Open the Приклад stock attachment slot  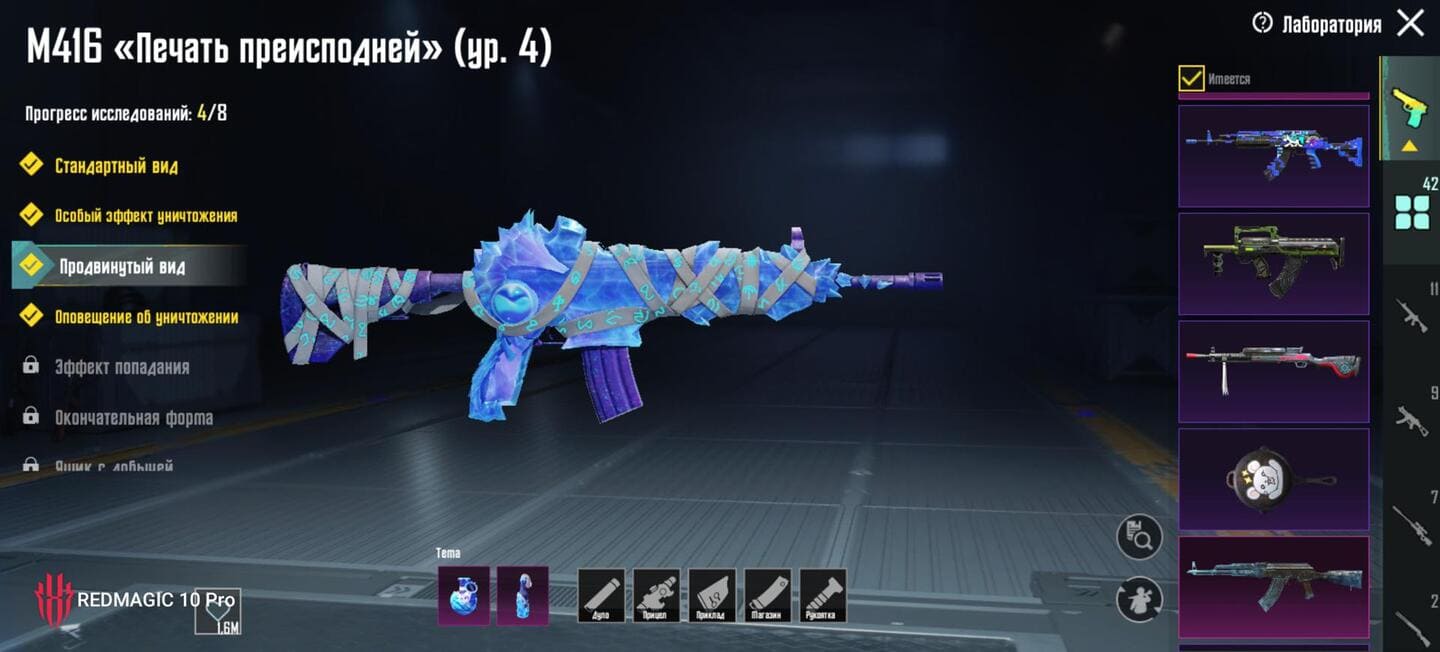click(711, 595)
